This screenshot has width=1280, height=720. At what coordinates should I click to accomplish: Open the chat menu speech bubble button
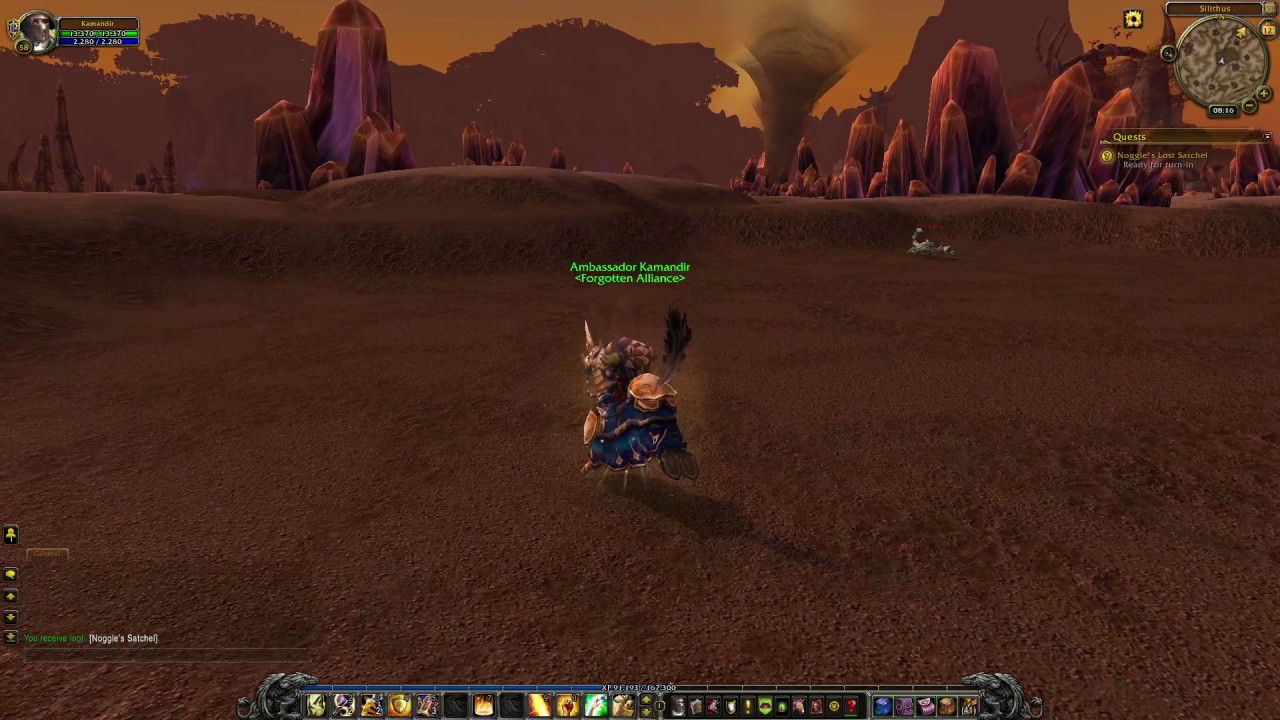pos(10,574)
